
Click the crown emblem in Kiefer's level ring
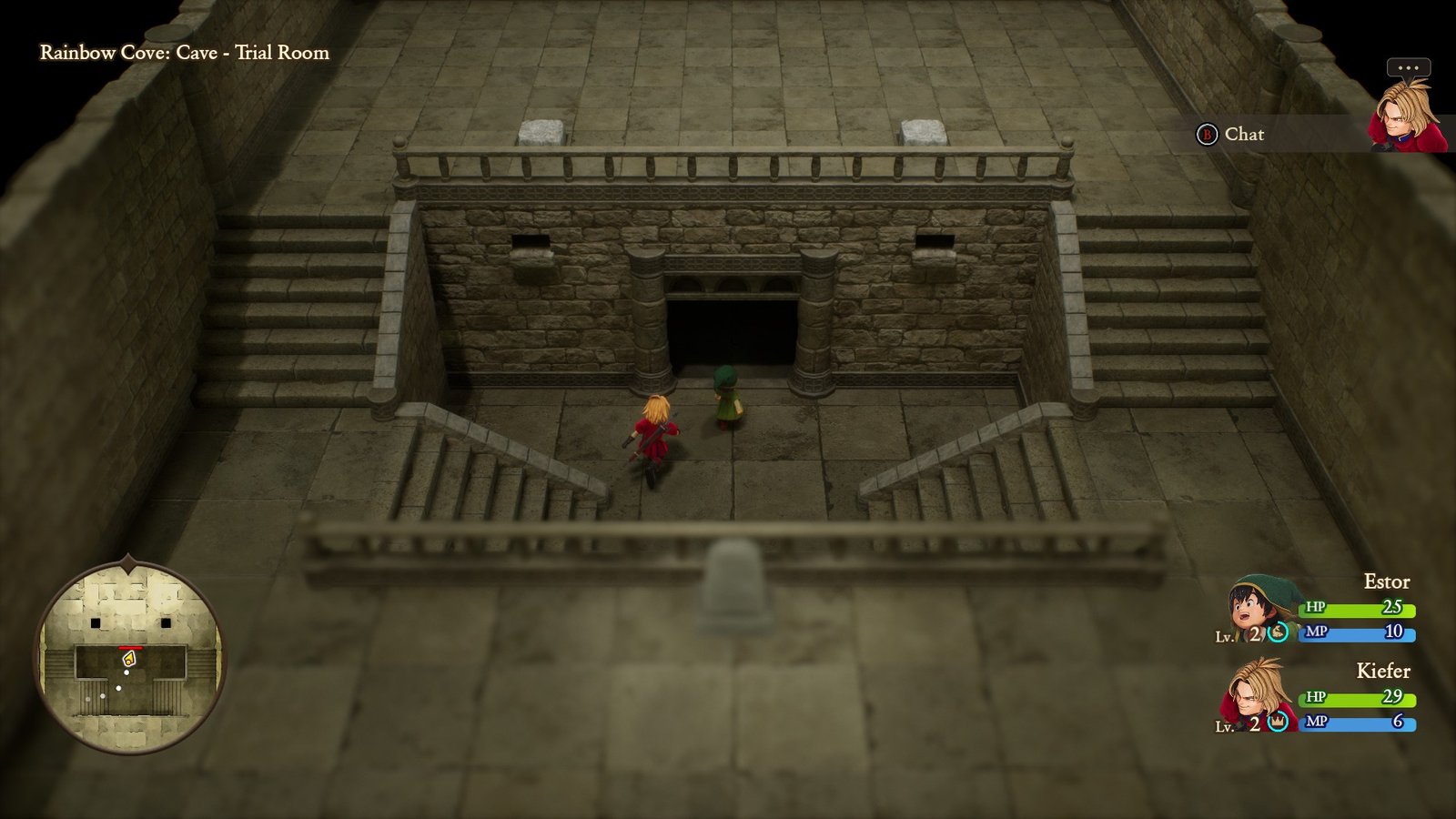pyautogui.click(x=1276, y=720)
